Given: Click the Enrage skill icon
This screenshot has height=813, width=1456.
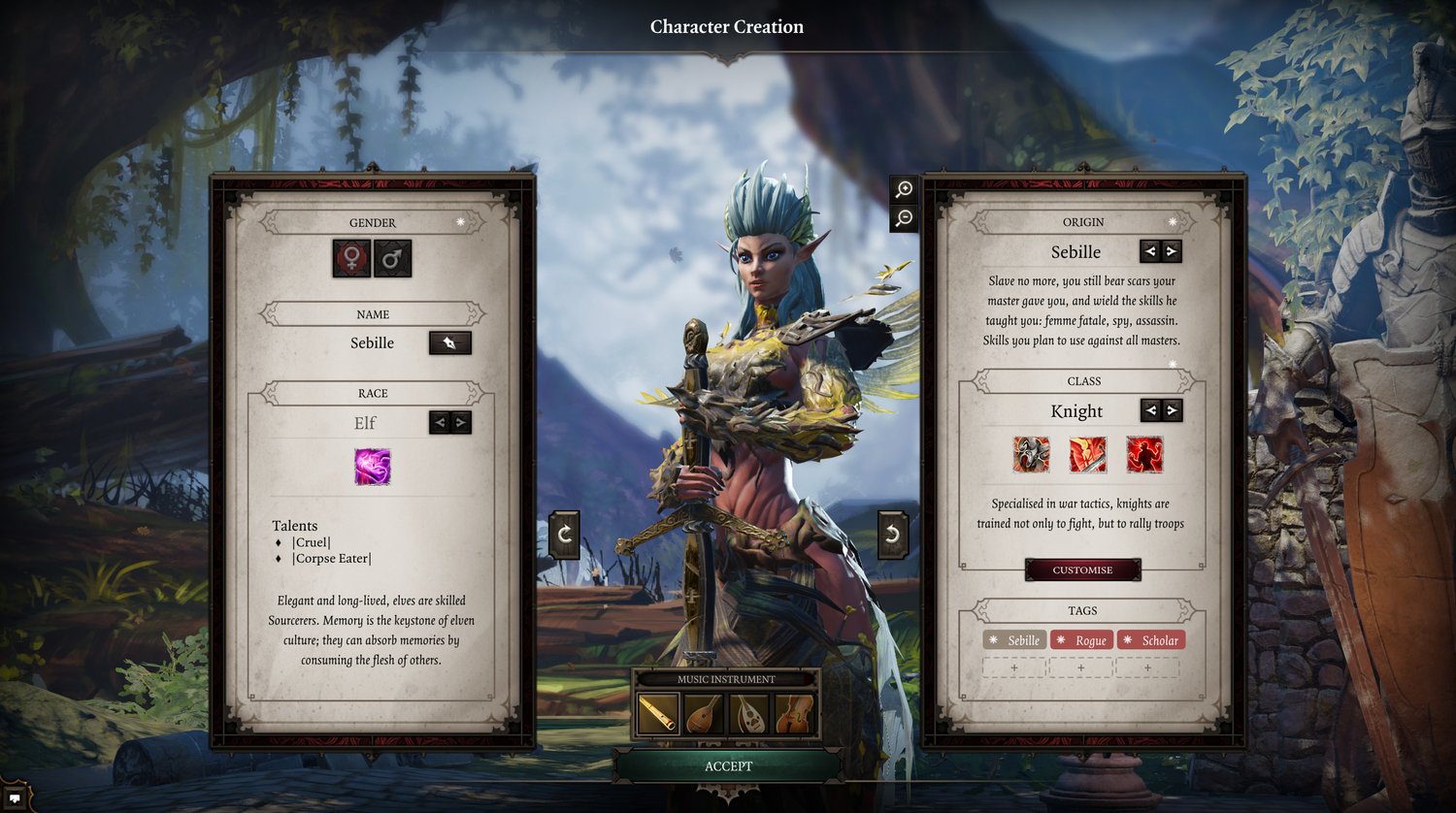Looking at the screenshot, I should coord(1146,454).
